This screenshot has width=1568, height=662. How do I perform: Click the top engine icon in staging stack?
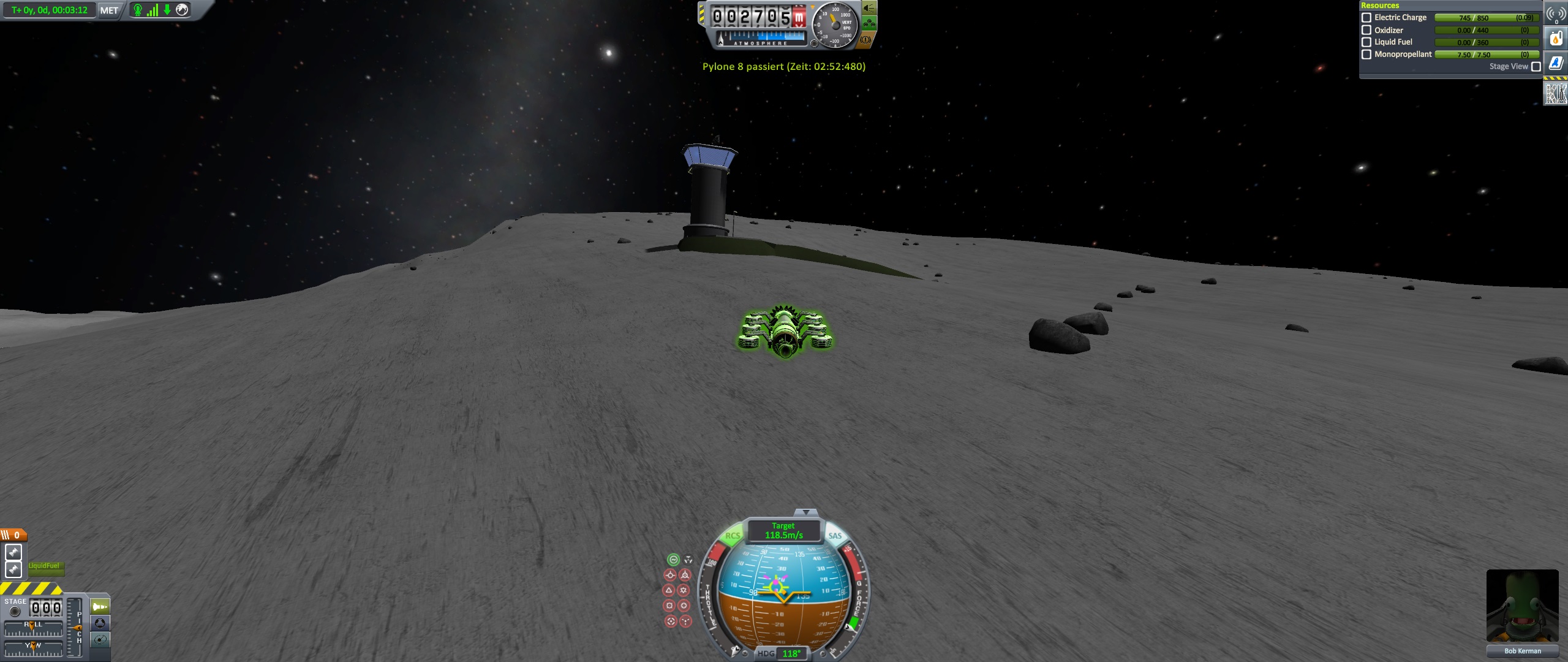(13, 552)
